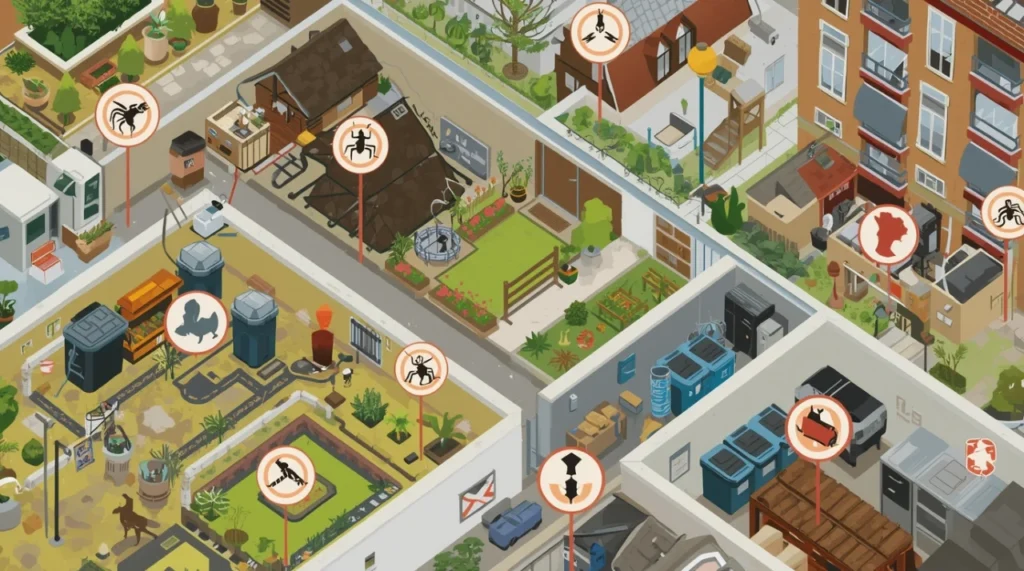Select the crossed-out ant marker in the yard
Viewport: 1024px width, 571px height.
tap(421, 369)
